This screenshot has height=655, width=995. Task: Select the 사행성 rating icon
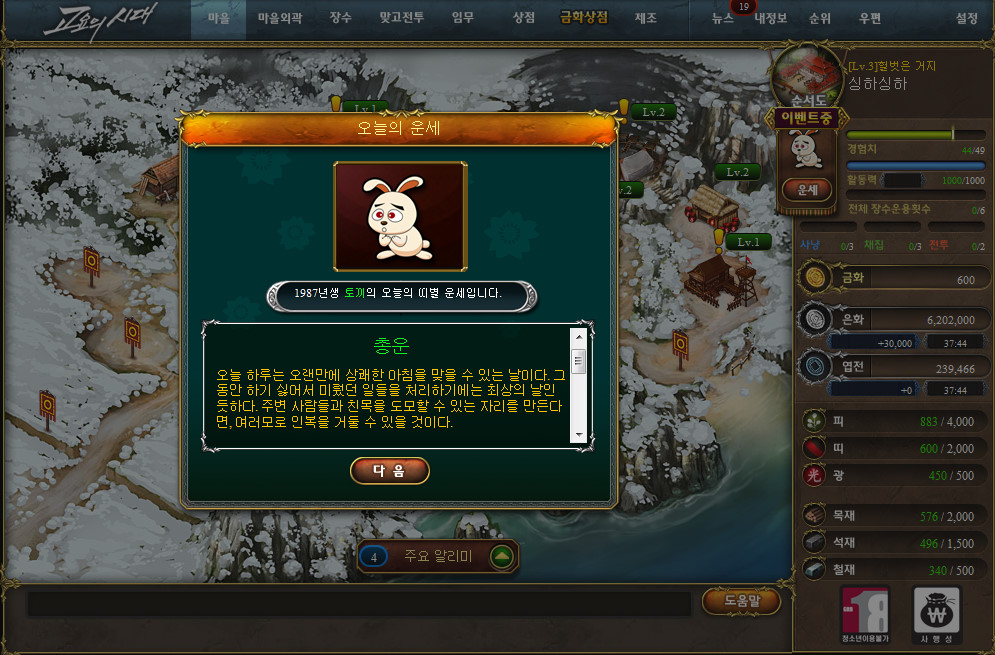(x=937, y=615)
